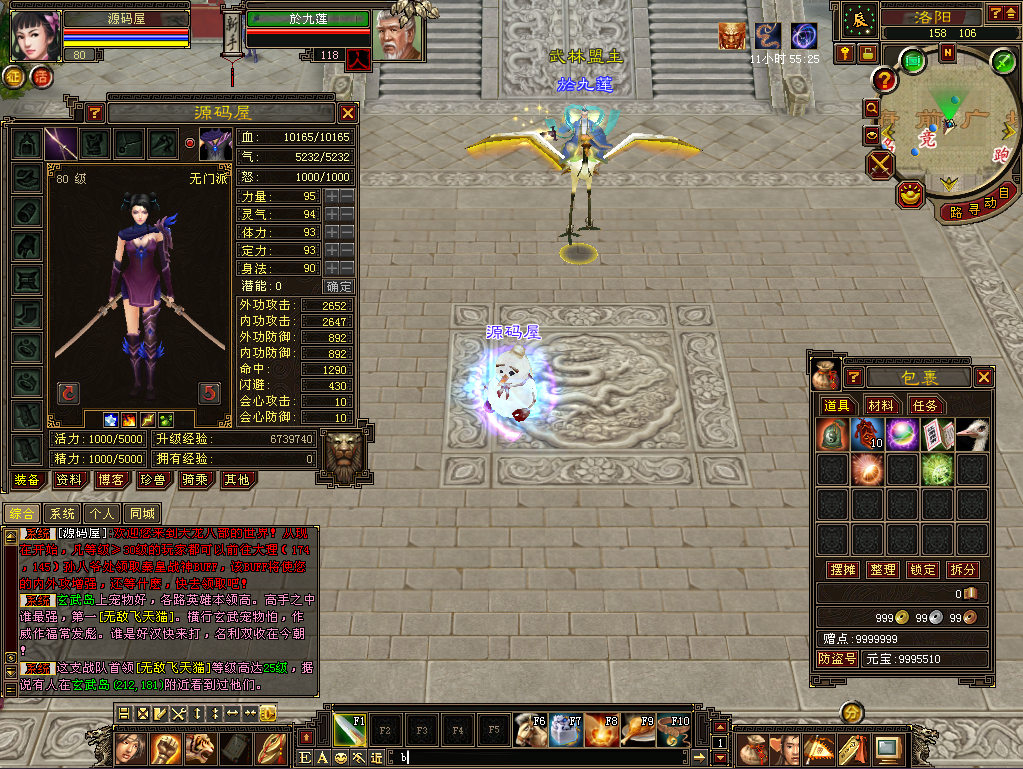The height and width of the screenshot is (769, 1023).
Task: Close the 包裹 bag window
Action: [985, 377]
